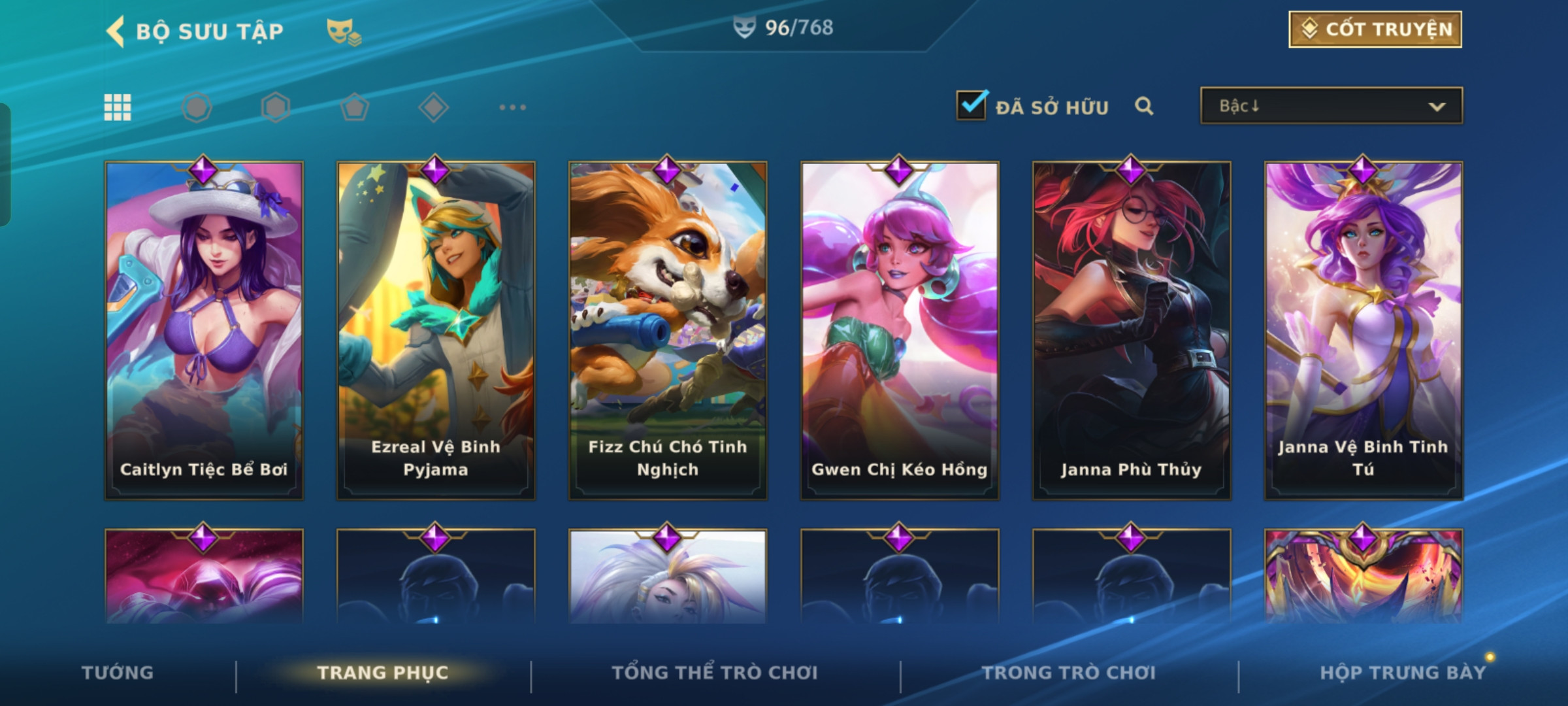Switch to the Tướng tab
The height and width of the screenshot is (706, 1568).
[x=118, y=673]
